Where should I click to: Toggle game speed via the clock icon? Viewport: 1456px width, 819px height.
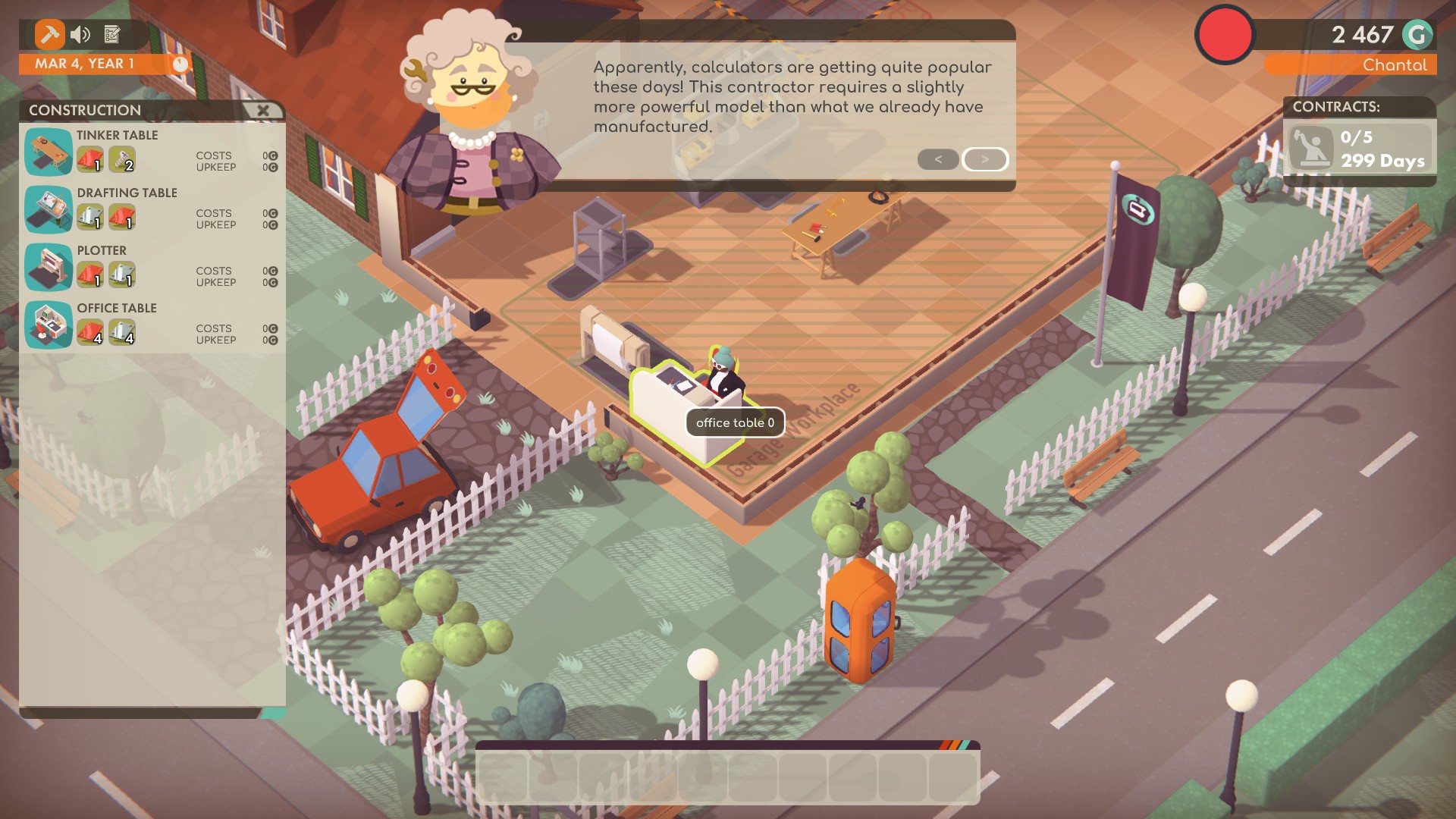pyautogui.click(x=180, y=64)
